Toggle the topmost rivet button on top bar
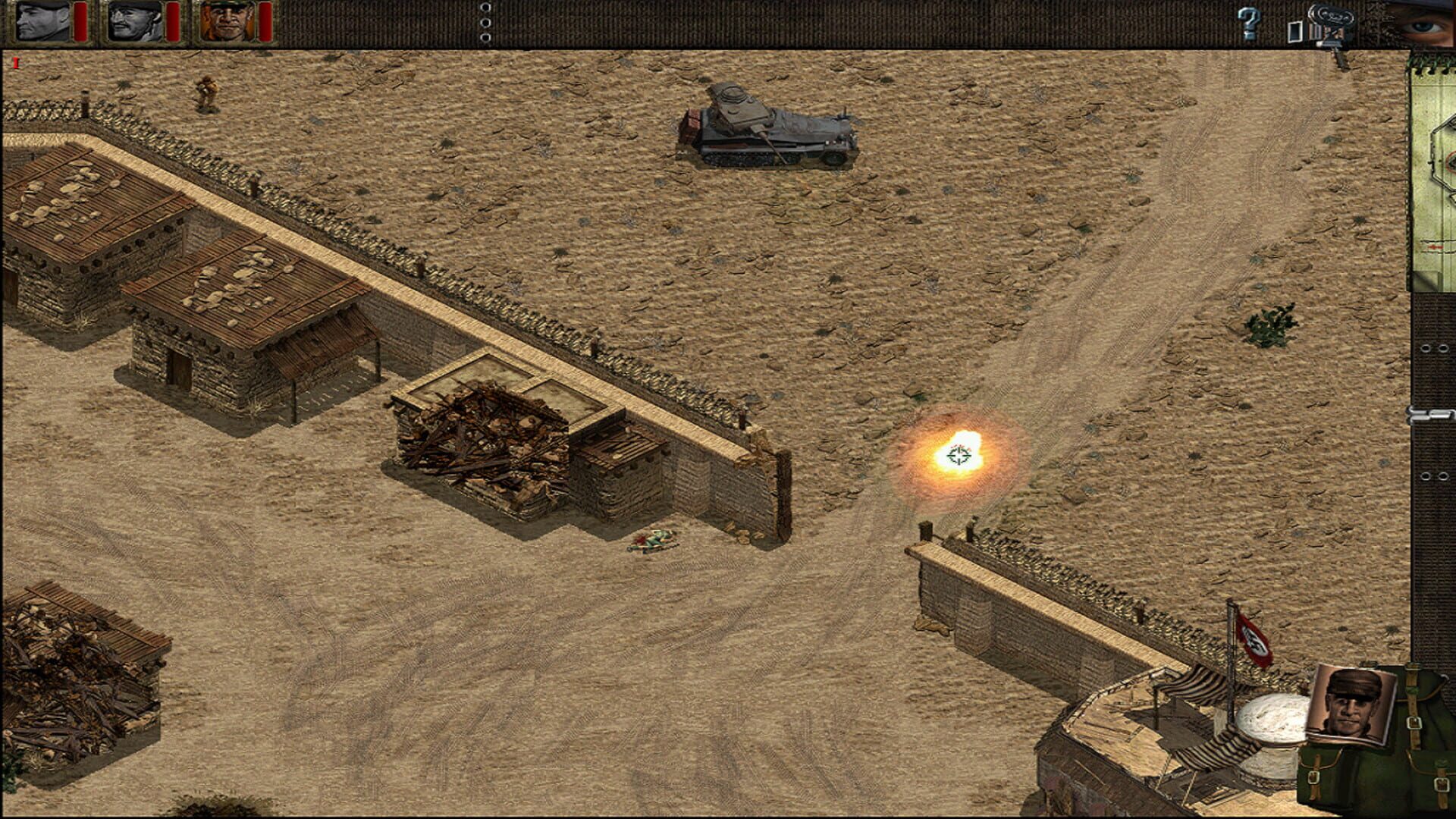This screenshot has height=819, width=1456. (x=484, y=8)
